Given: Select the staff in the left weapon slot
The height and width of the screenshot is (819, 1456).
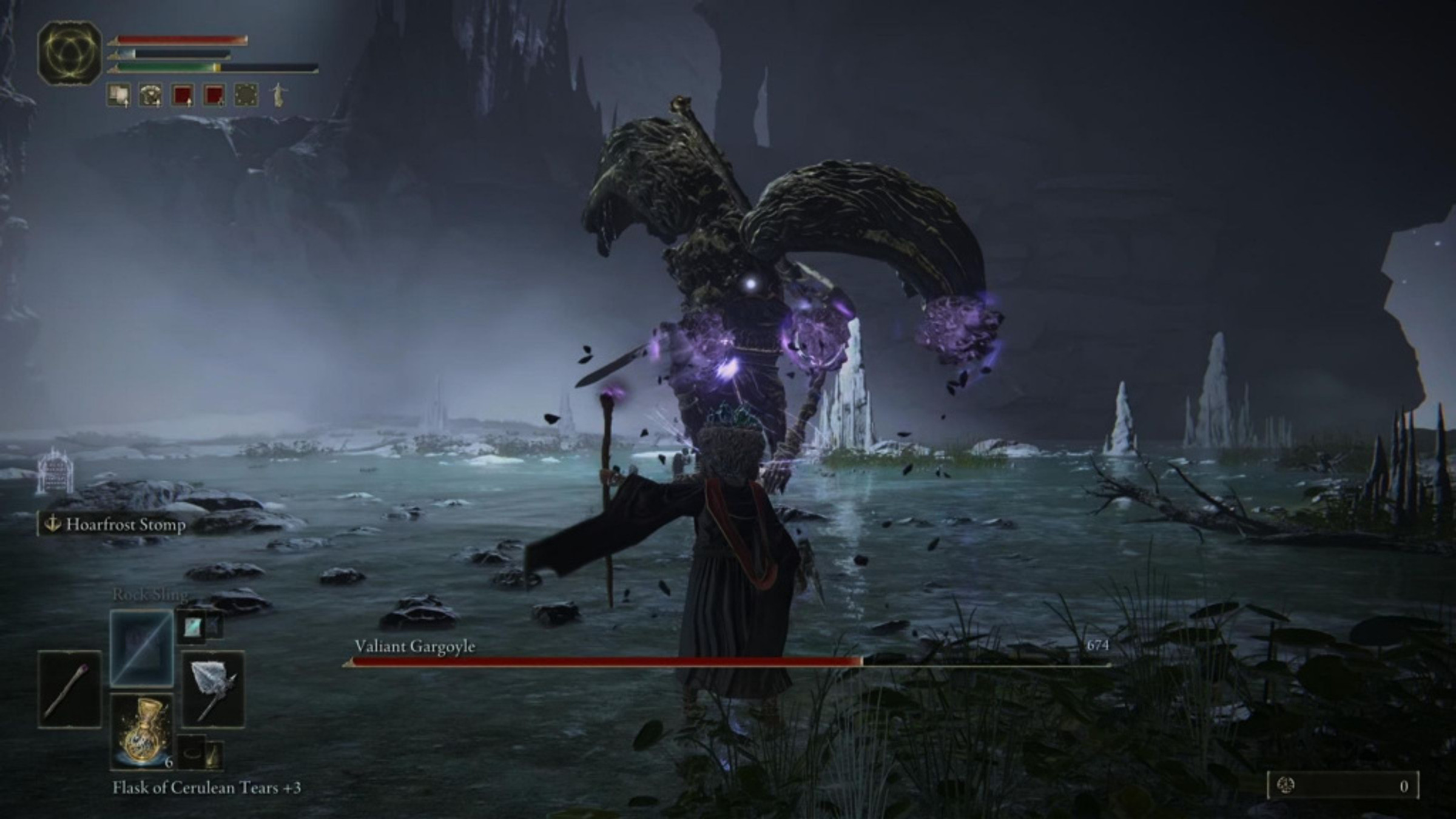Looking at the screenshot, I should tap(69, 690).
